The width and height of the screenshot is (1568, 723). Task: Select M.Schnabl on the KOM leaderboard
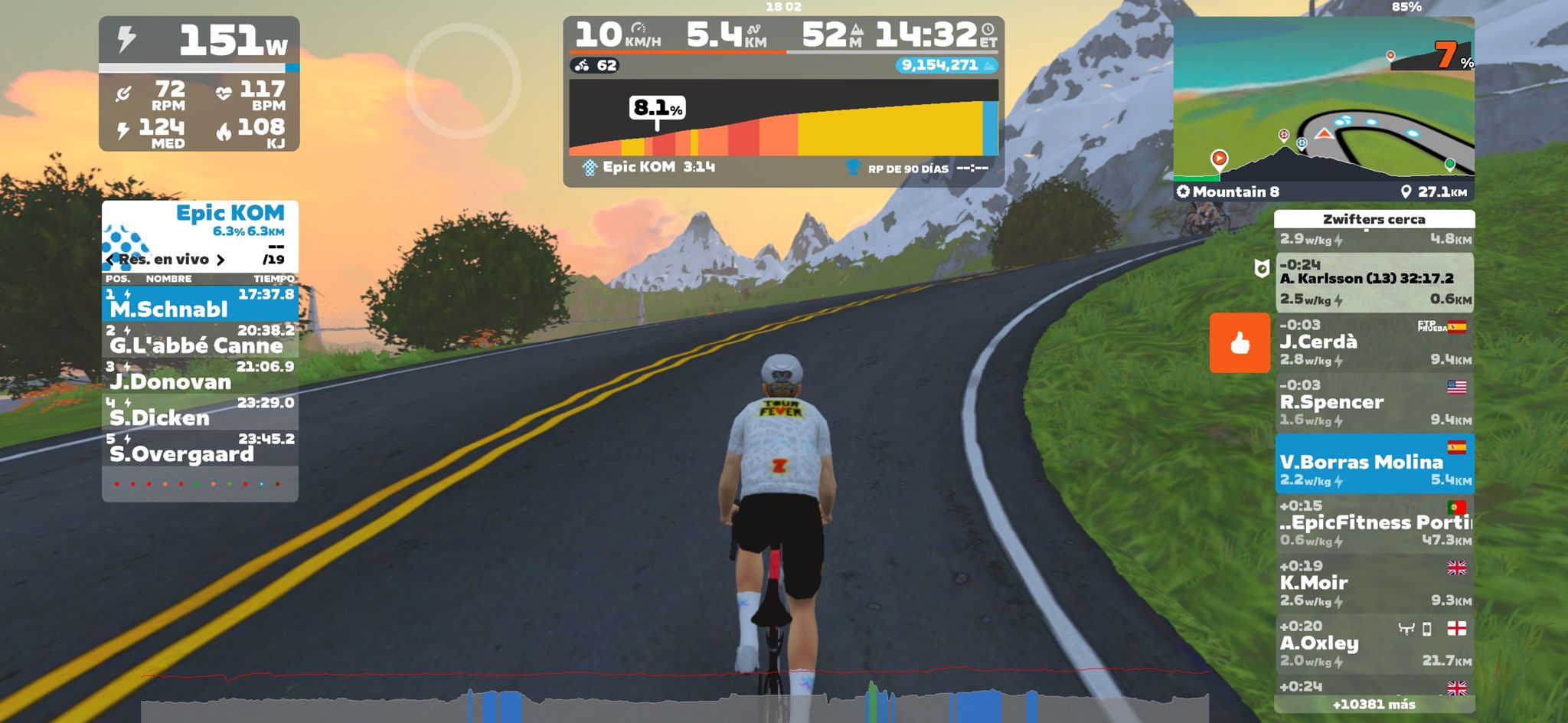point(200,303)
